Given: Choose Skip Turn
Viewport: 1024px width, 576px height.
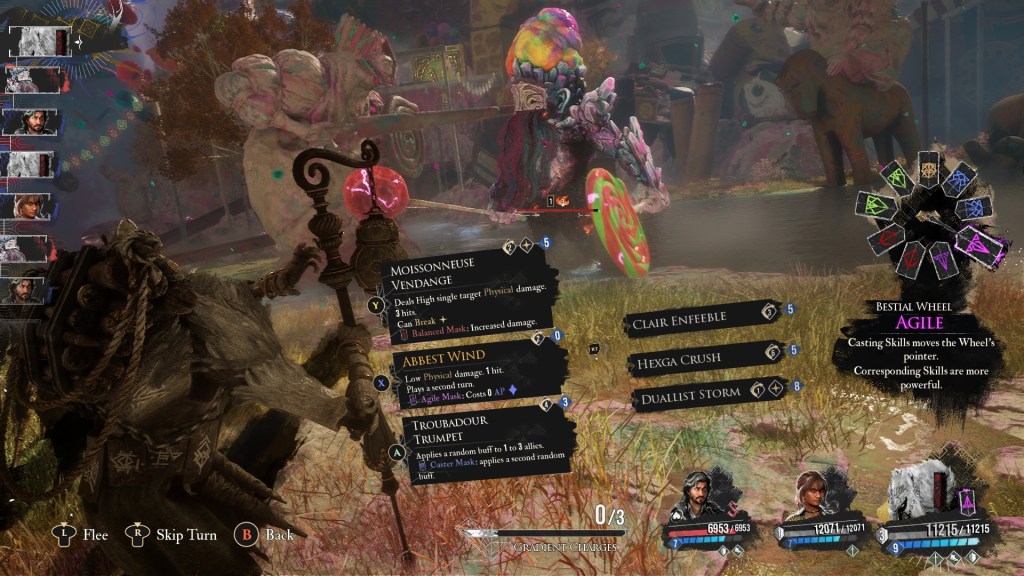Looking at the screenshot, I should [x=173, y=535].
